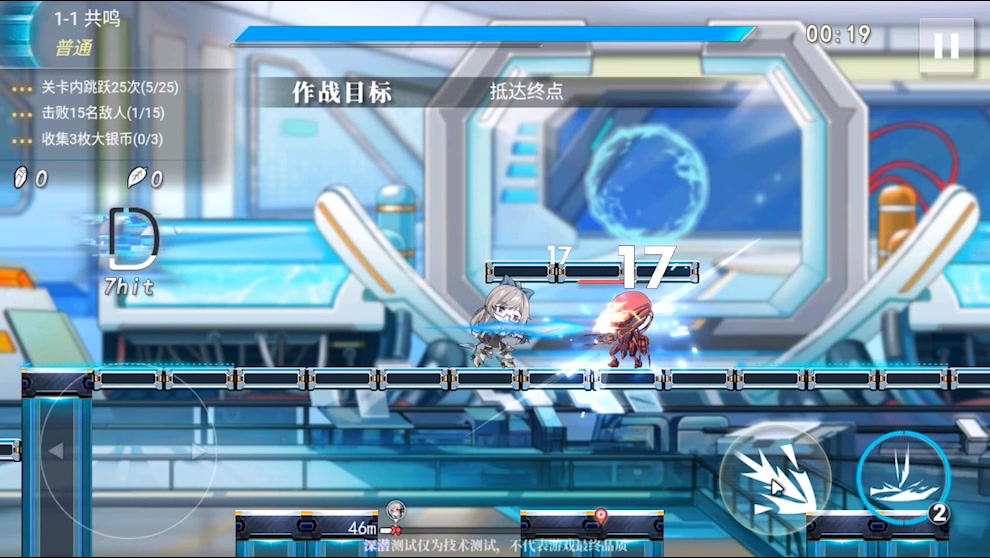Move left with the virtual joystick arrow

[56, 451]
